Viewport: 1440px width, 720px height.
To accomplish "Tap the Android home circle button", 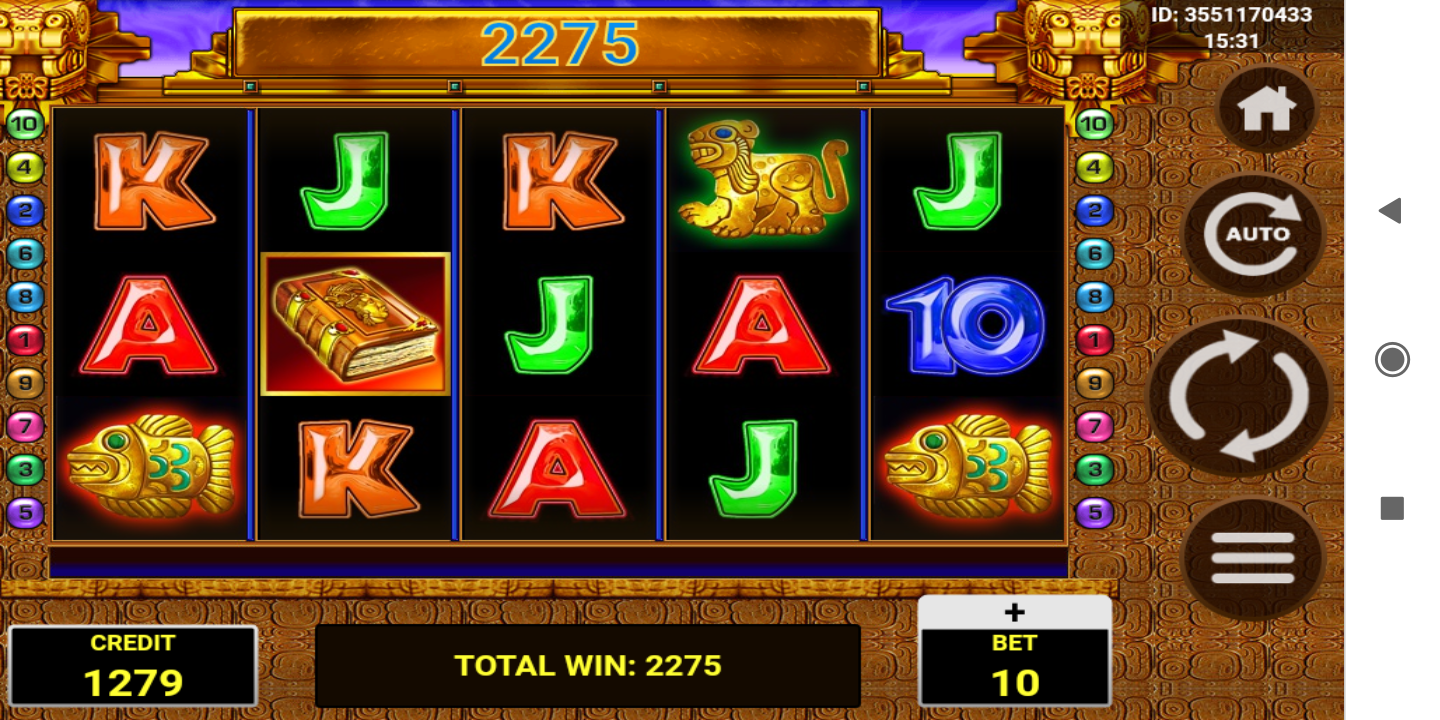I will click(1392, 359).
